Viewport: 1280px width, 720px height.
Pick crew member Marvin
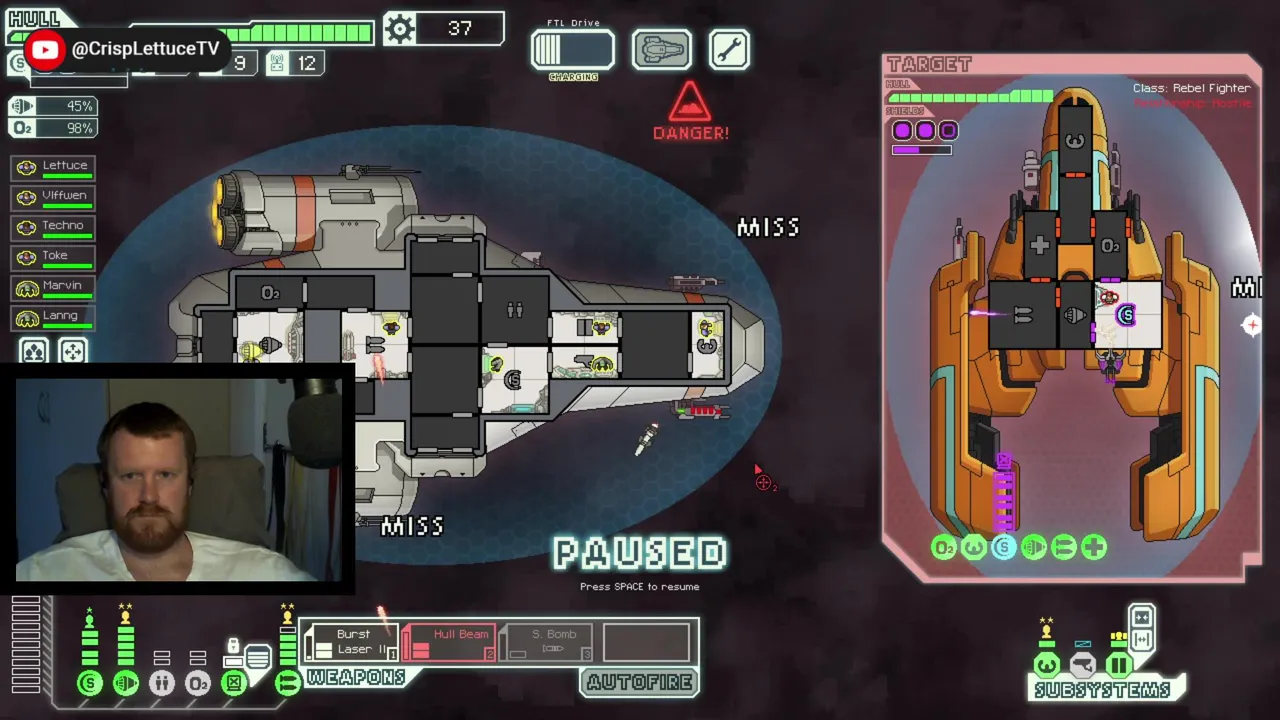54,288
